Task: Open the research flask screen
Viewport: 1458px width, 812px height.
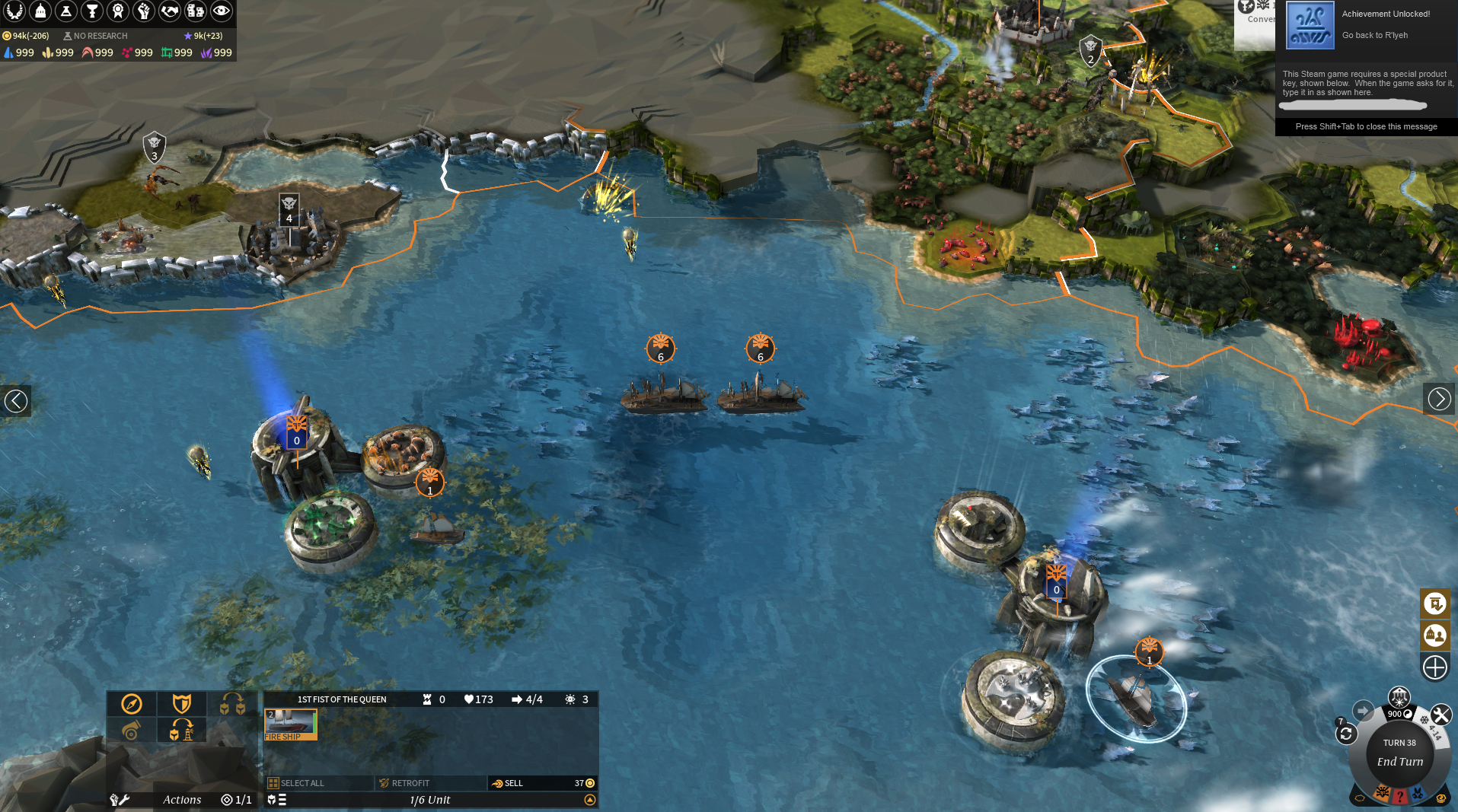Action: (x=66, y=11)
